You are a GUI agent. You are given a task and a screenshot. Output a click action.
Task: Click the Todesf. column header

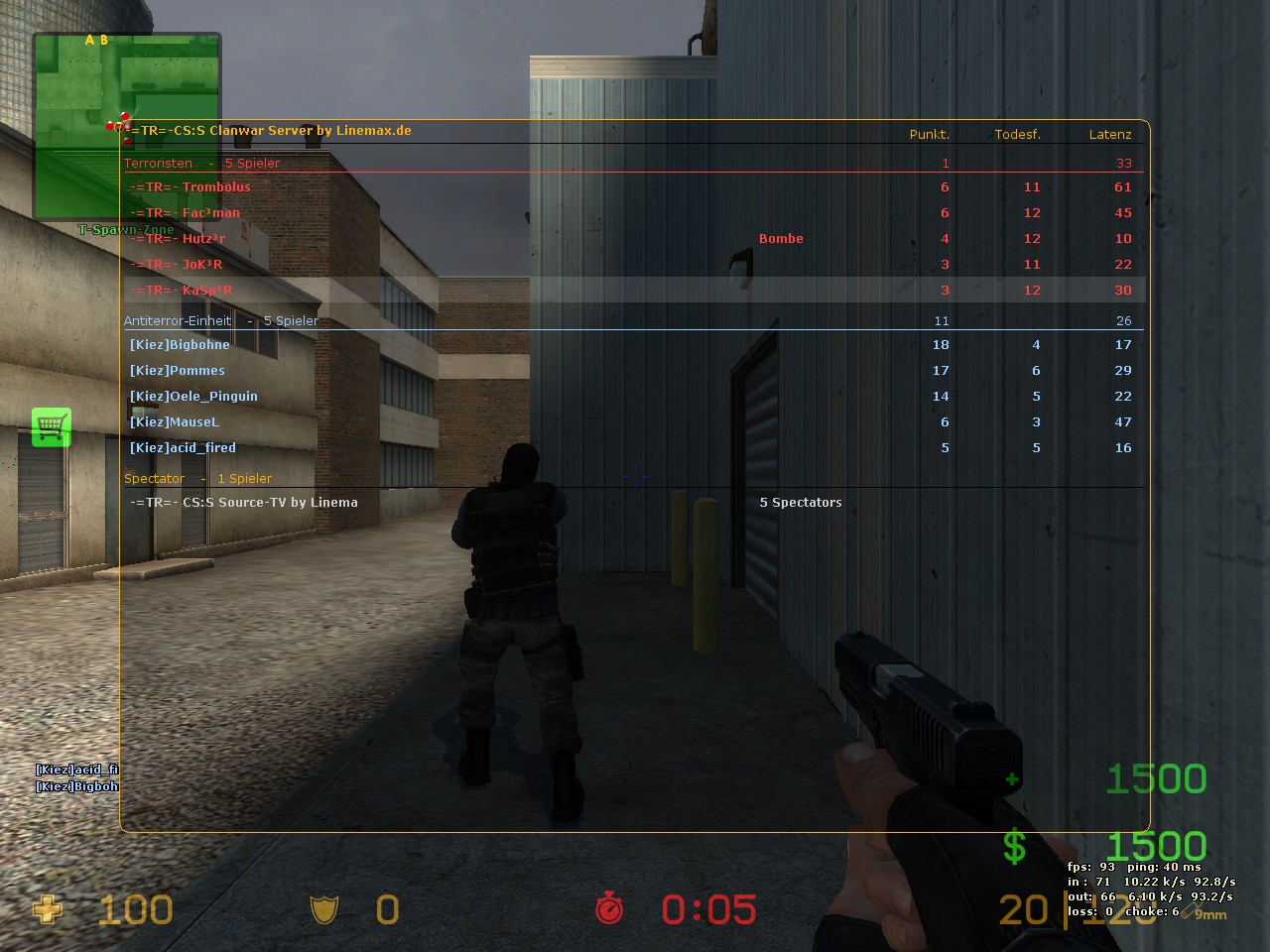[1017, 135]
